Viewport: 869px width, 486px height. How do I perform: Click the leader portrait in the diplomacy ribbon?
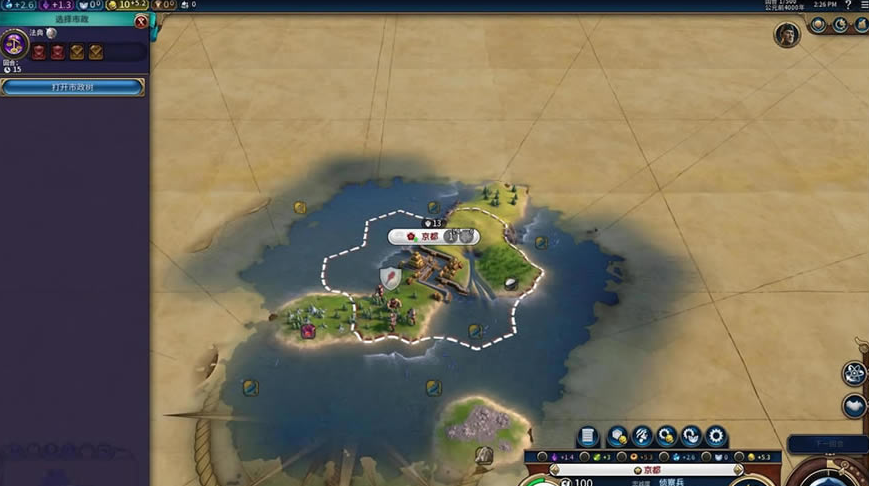click(x=787, y=35)
